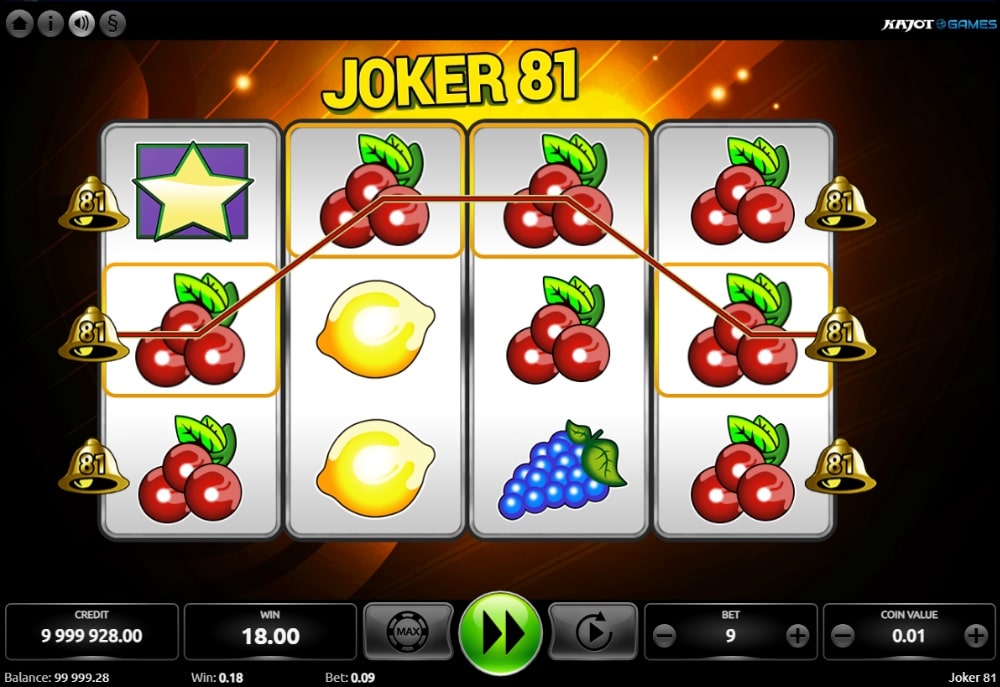This screenshot has width=1000, height=687.
Task: Activate the autoplay button
Action: point(593,632)
